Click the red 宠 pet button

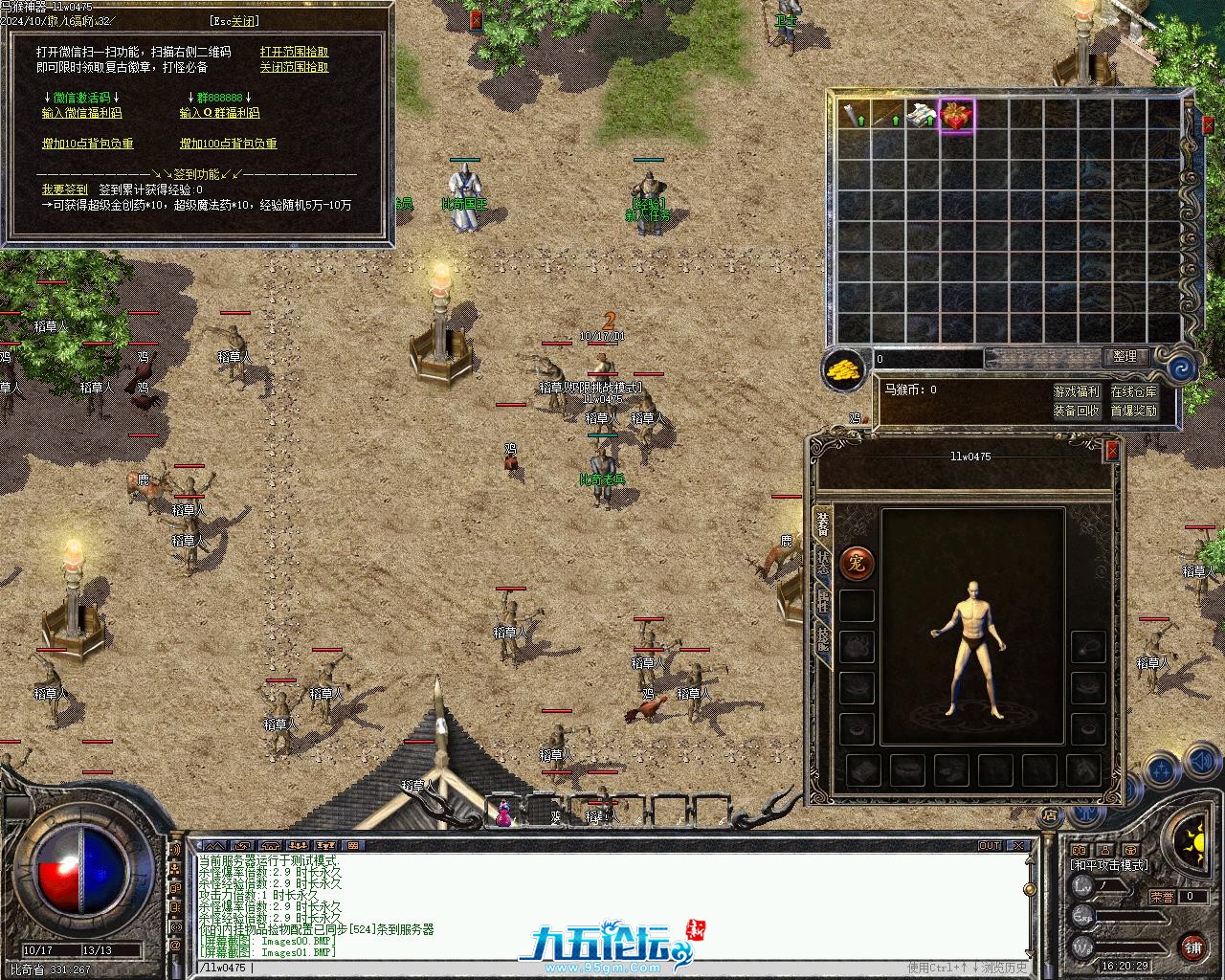(856, 564)
